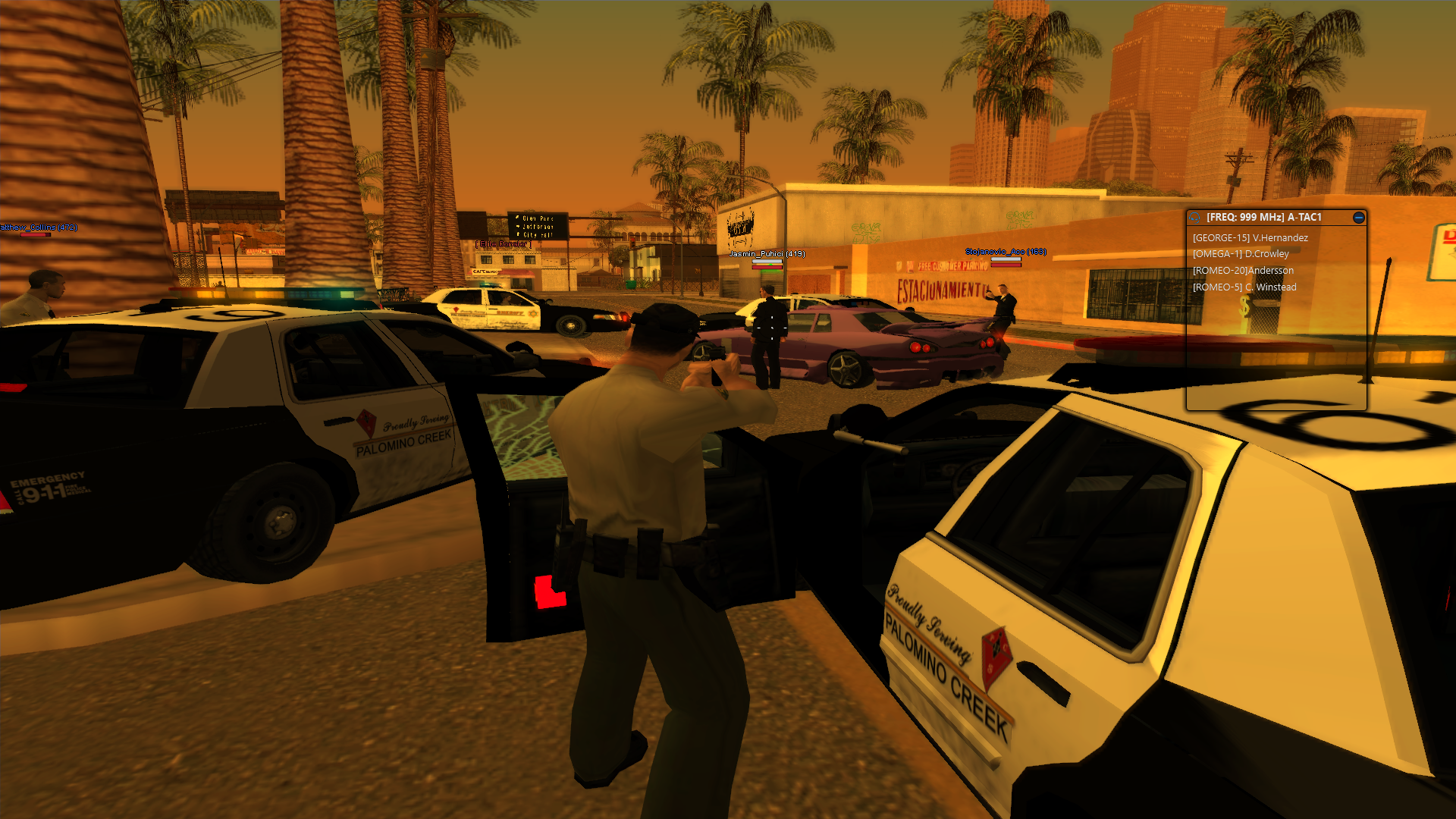Image resolution: width=1456 pixels, height=819 pixels.
Task: Click the Elite Donator tag
Action: click(504, 244)
